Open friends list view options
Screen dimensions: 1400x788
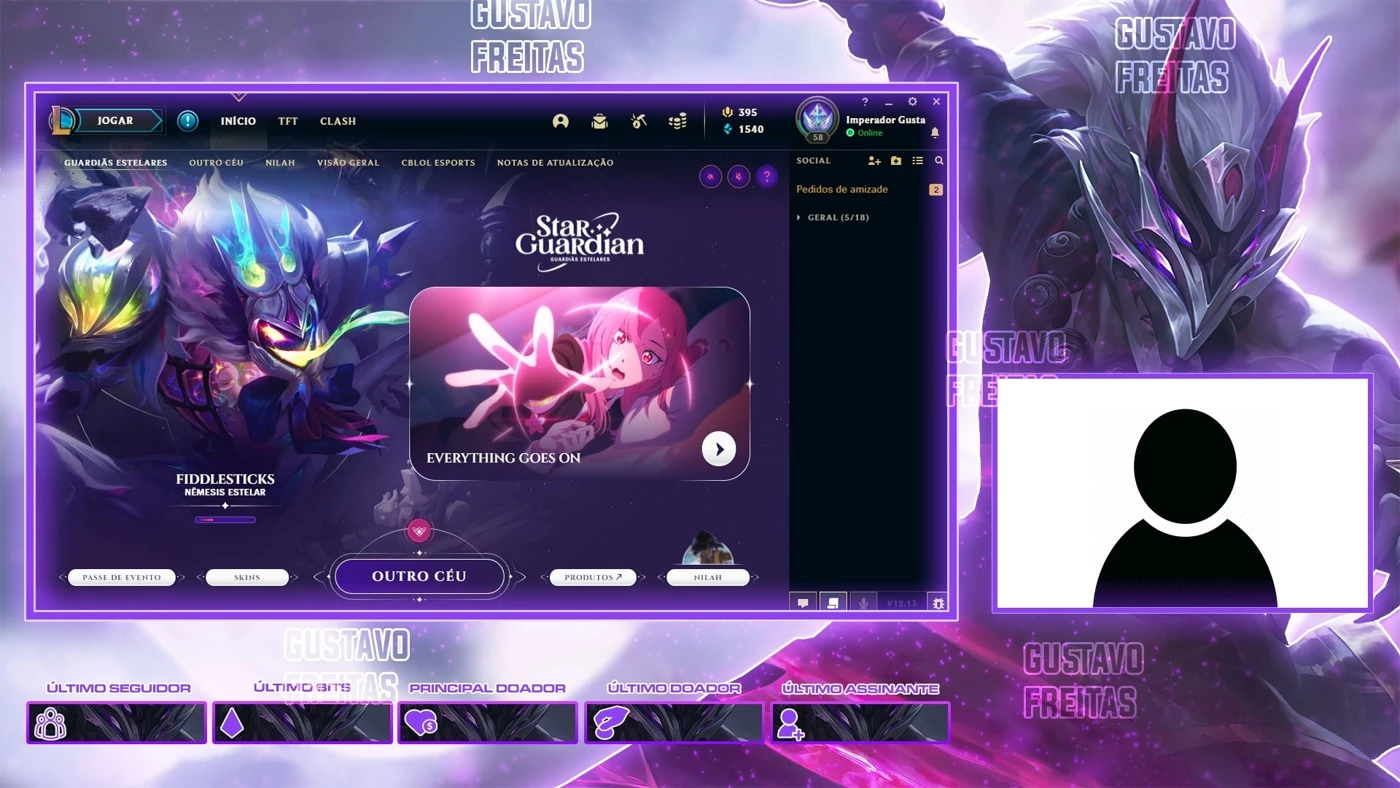tap(917, 161)
